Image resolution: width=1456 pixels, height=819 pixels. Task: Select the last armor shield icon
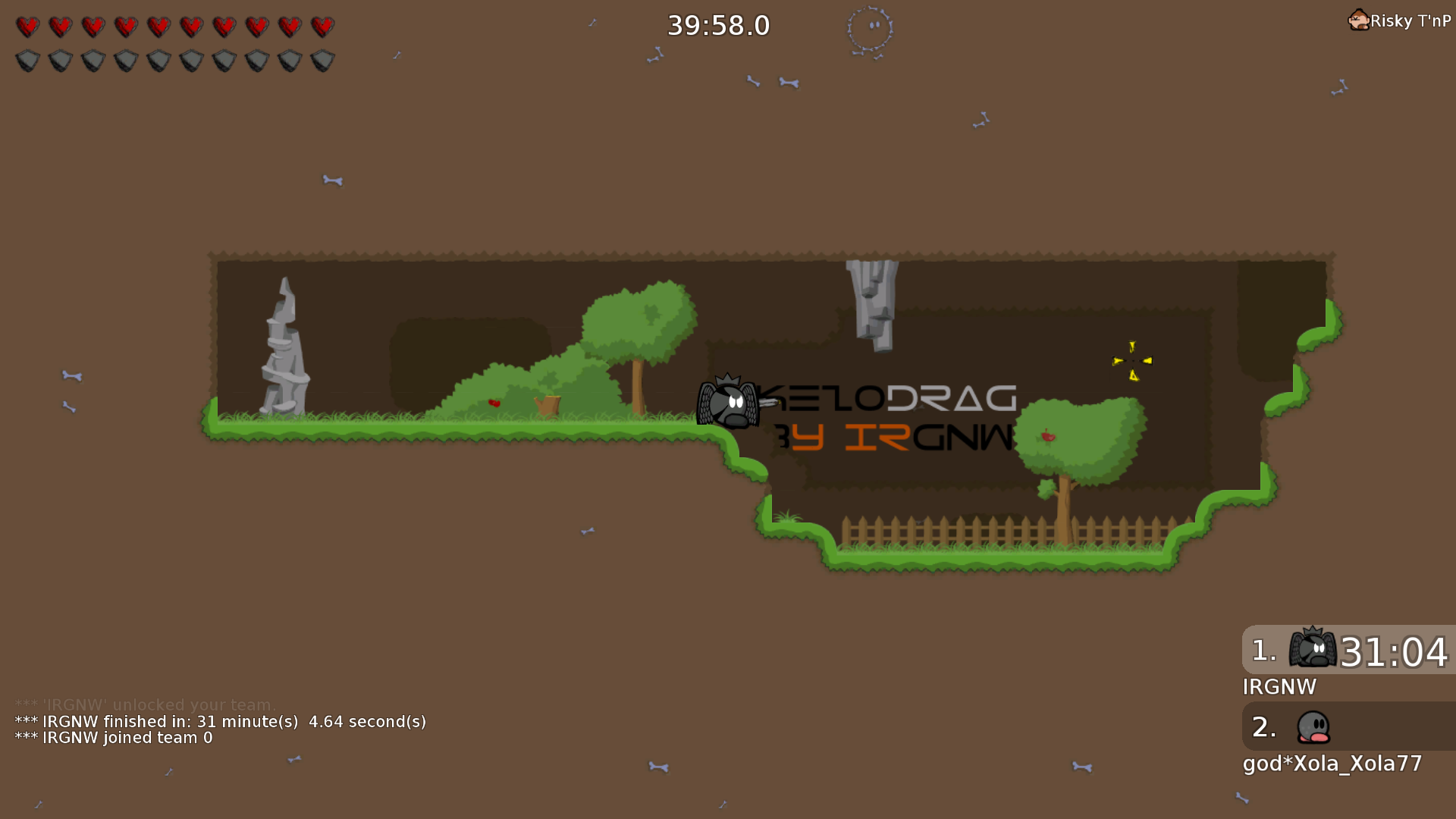point(322,59)
